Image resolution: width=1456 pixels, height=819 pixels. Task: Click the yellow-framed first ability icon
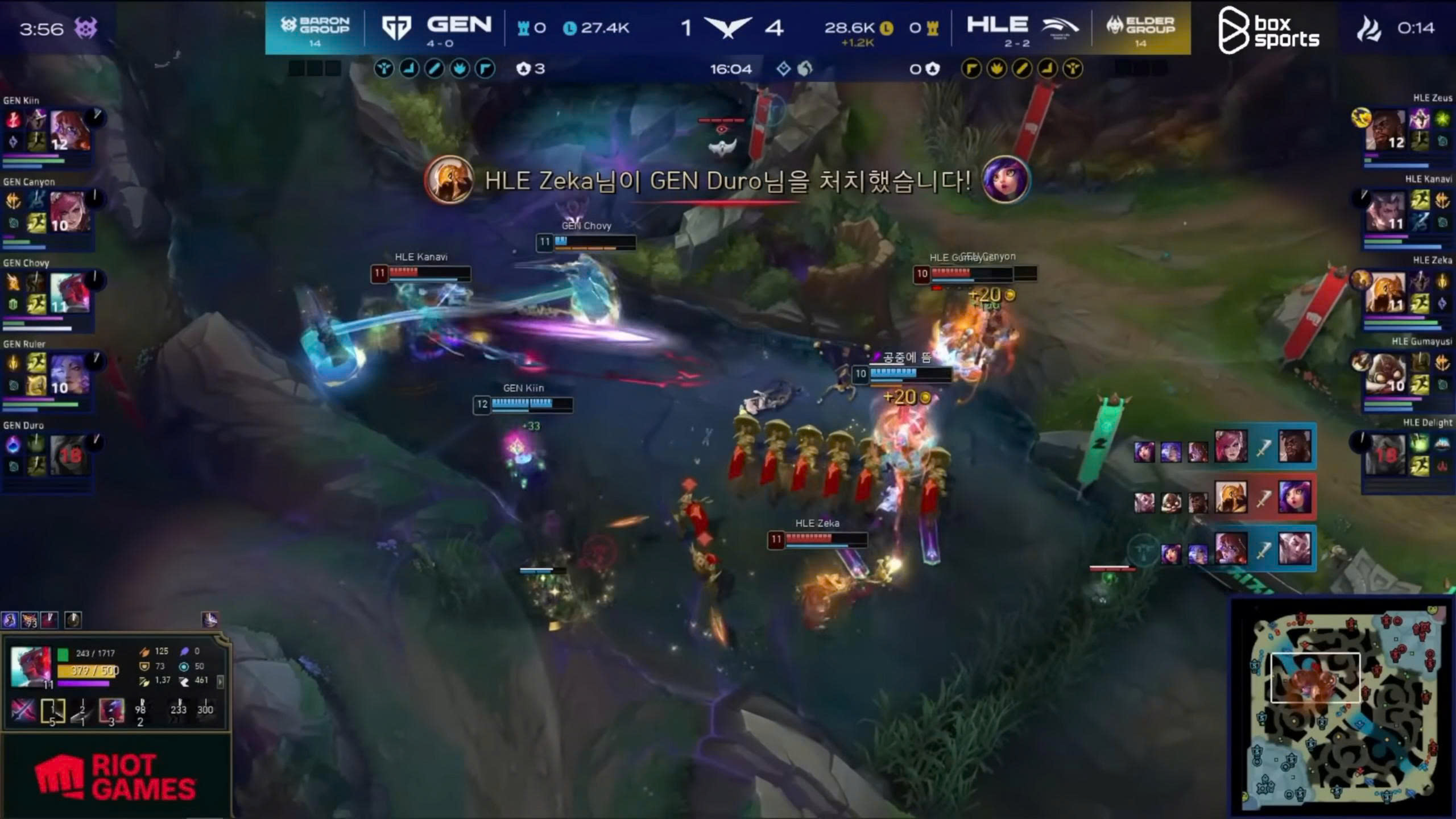click(52, 711)
